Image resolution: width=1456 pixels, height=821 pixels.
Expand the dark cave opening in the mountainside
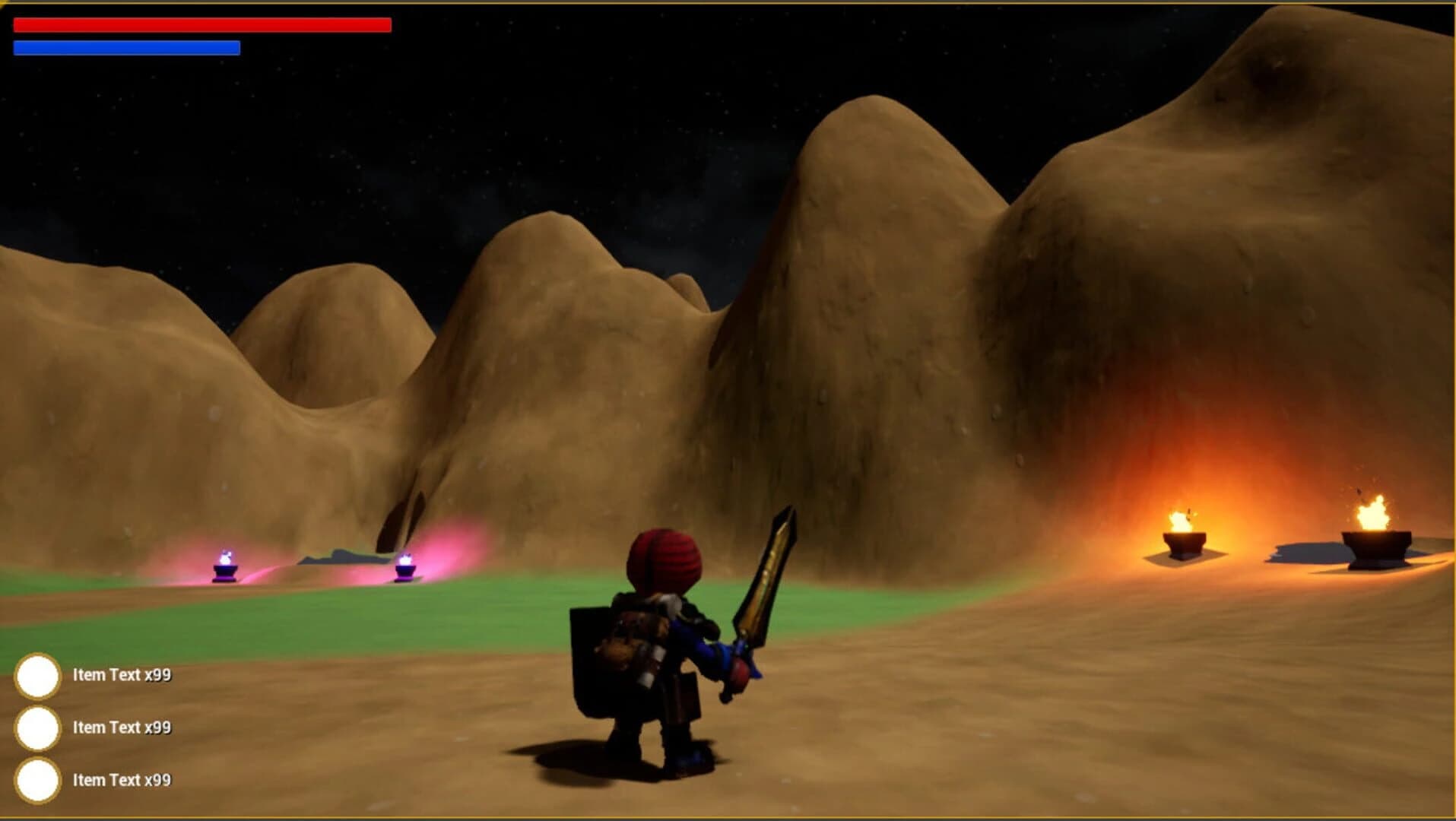401,519
